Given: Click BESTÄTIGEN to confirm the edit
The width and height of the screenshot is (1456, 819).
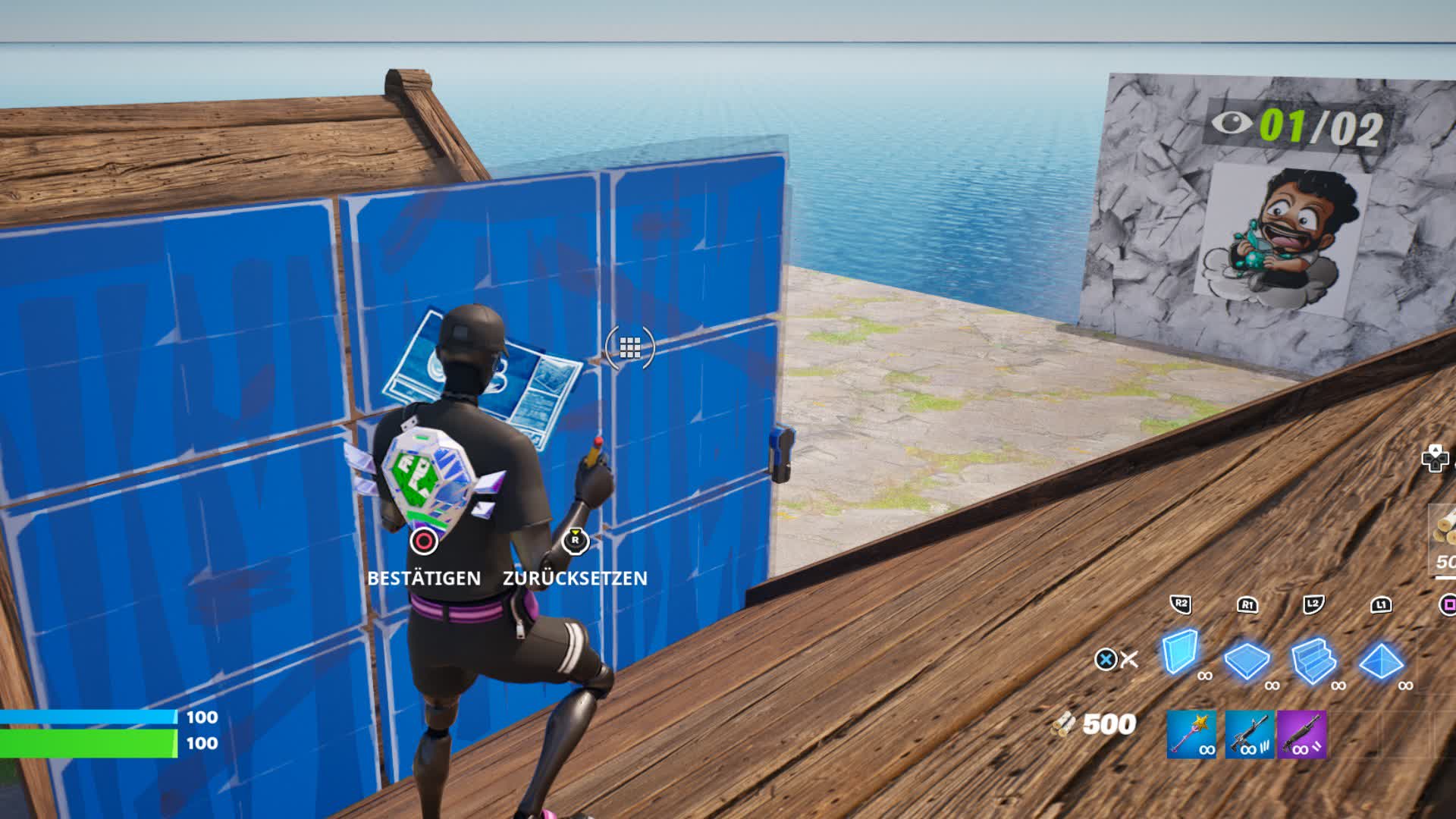Looking at the screenshot, I should (423, 578).
